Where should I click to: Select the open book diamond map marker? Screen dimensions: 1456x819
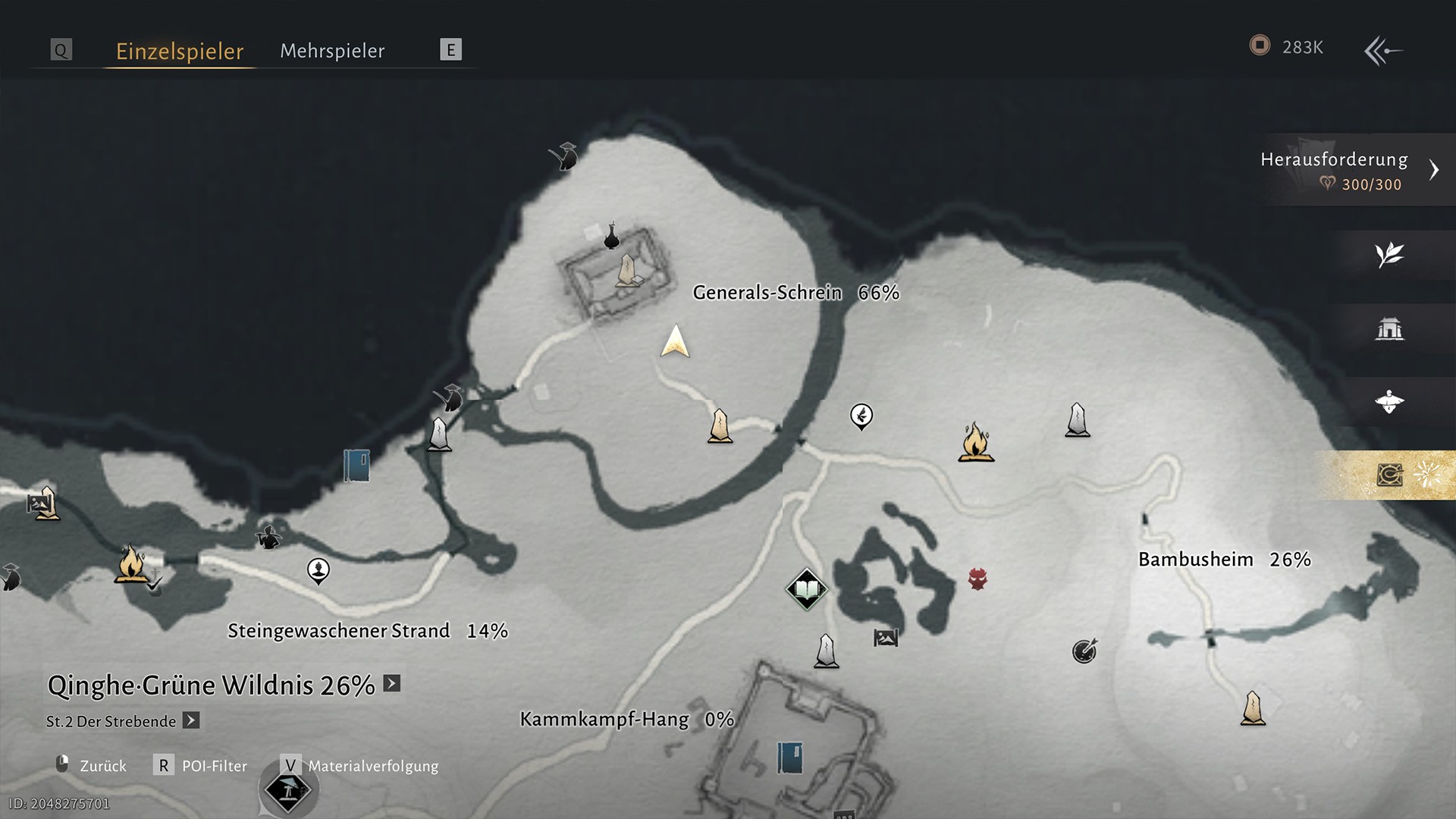point(806,589)
